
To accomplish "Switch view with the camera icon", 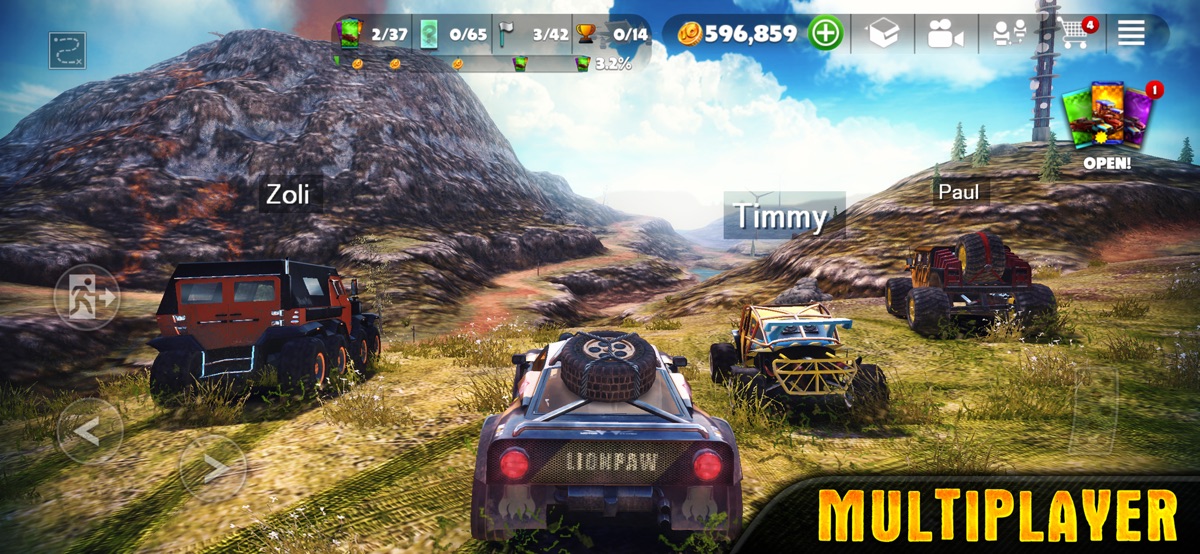I will [x=944, y=34].
